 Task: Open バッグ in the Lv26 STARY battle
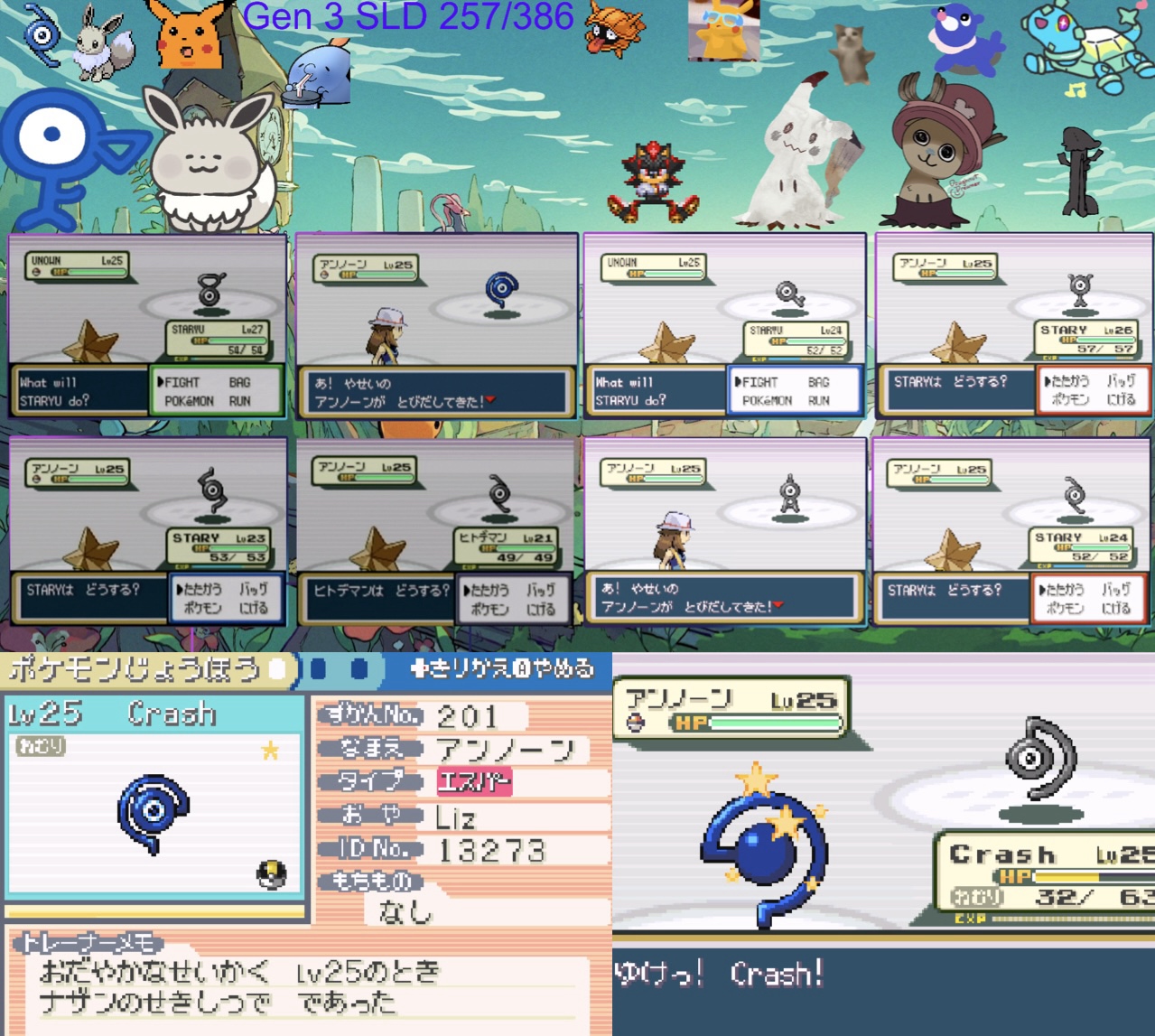point(1121,381)
